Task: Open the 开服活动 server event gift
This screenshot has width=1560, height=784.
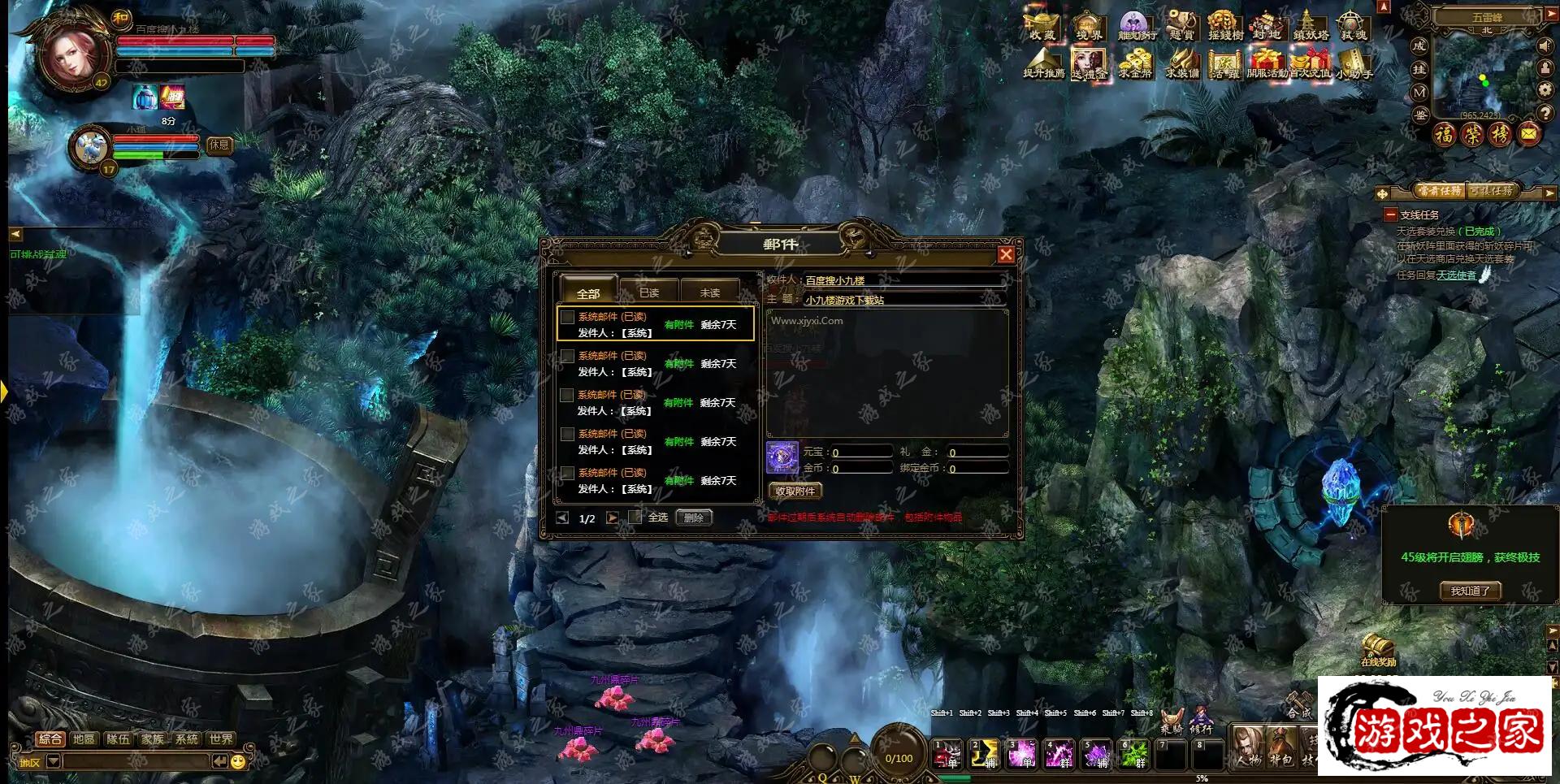Action: coord(1266,63)
